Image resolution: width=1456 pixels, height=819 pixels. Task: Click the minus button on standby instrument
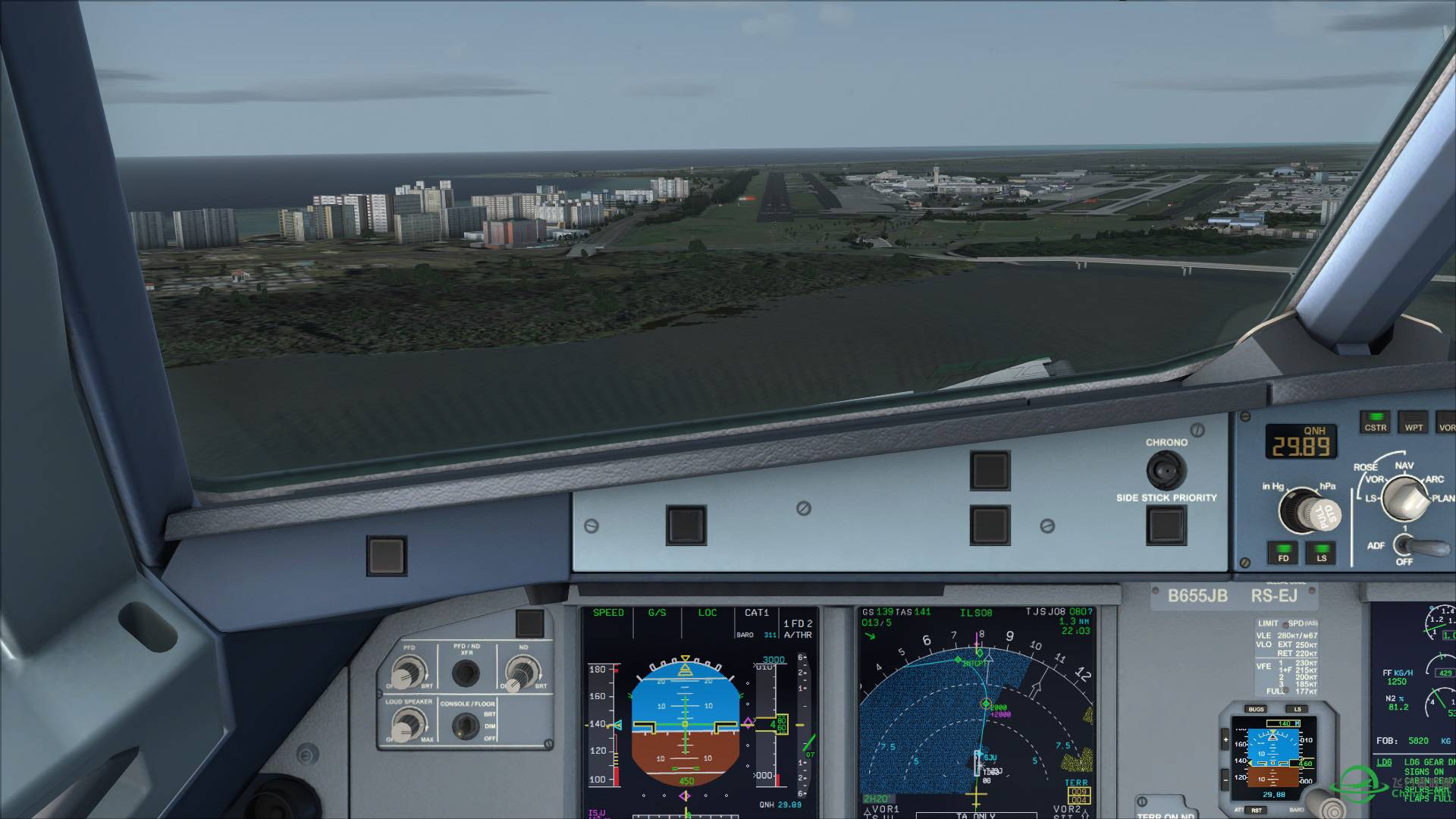pos(1225,779)
